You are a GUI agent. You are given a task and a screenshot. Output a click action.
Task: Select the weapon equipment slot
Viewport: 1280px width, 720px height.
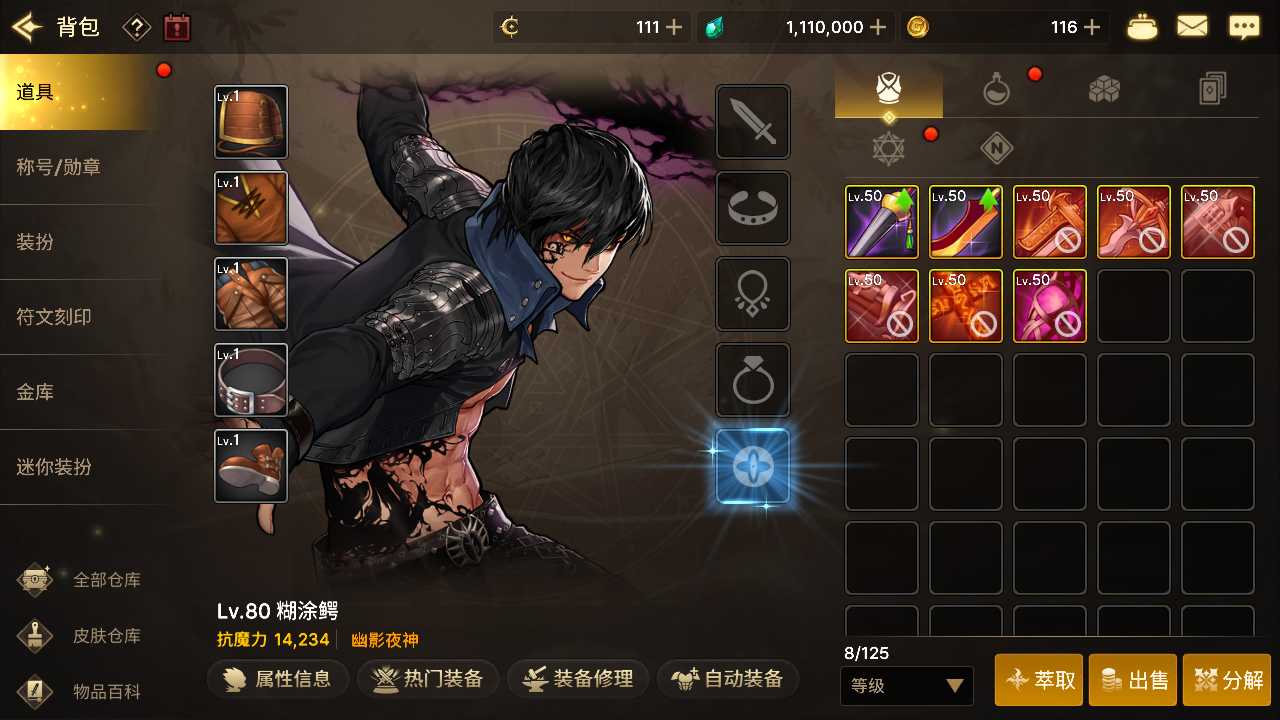click(752, 121)
